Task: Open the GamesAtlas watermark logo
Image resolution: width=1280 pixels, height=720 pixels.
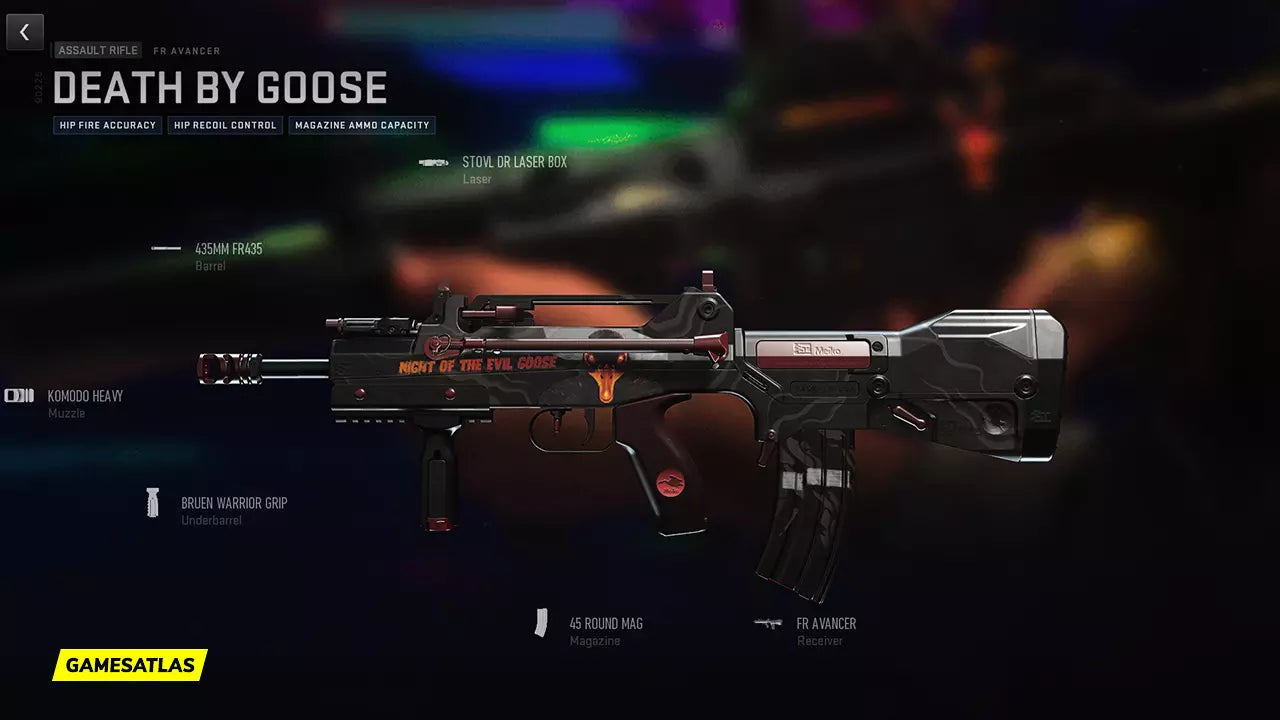Action: point(130,665)
